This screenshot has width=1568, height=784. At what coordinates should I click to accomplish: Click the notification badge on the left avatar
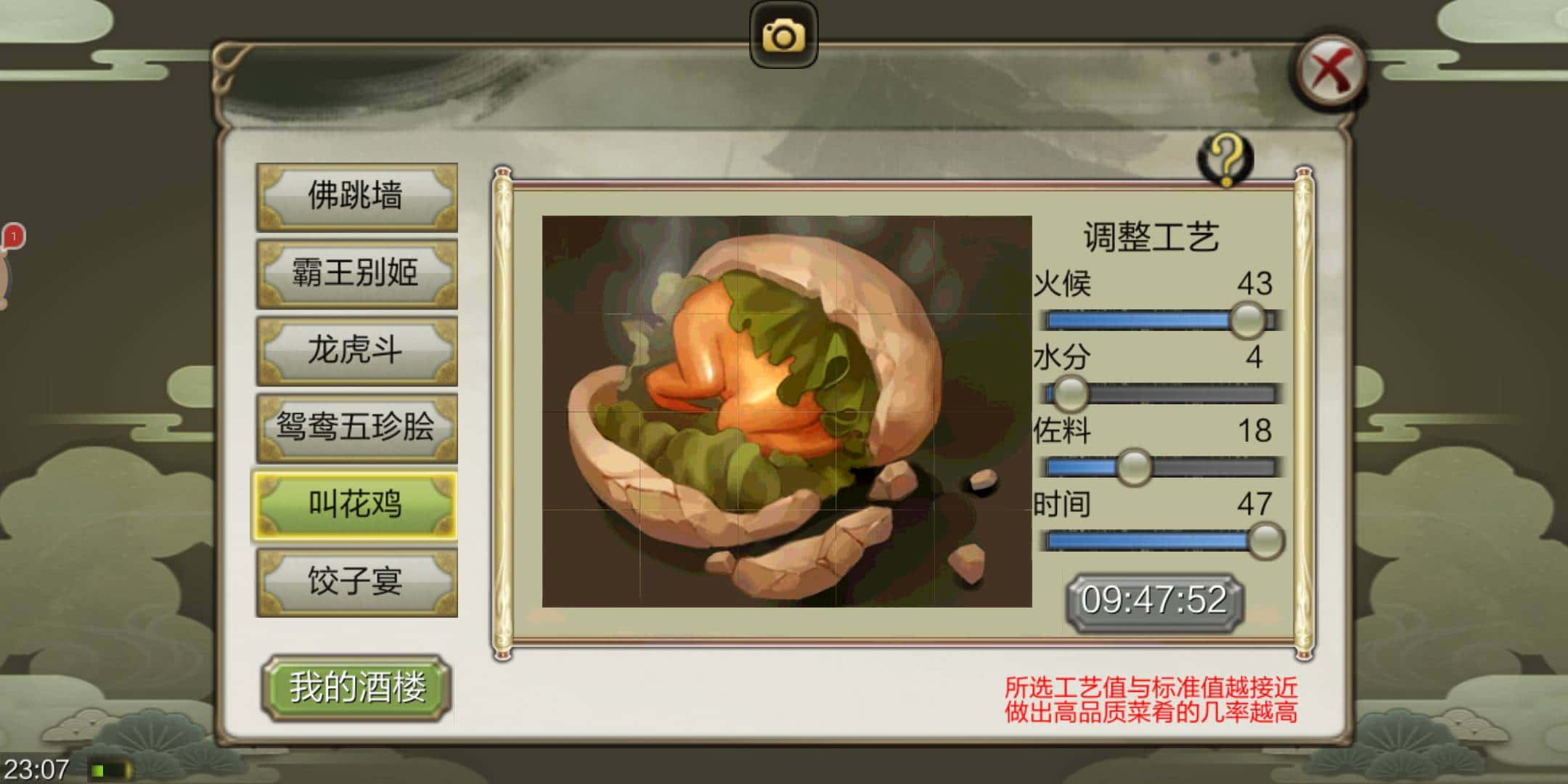click(12, 236)
